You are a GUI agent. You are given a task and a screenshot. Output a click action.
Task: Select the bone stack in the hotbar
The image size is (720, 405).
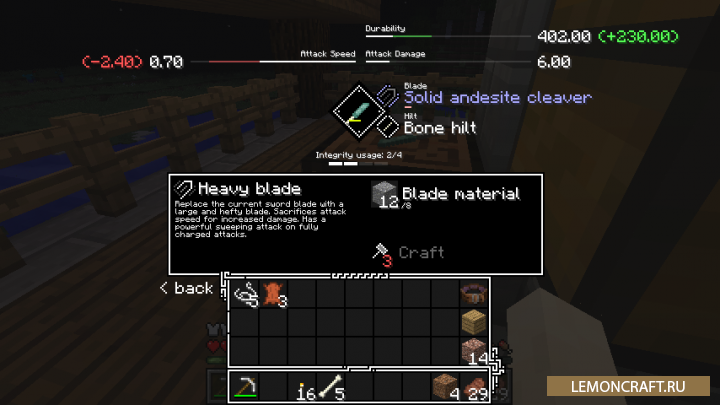[x=331, y=387]
